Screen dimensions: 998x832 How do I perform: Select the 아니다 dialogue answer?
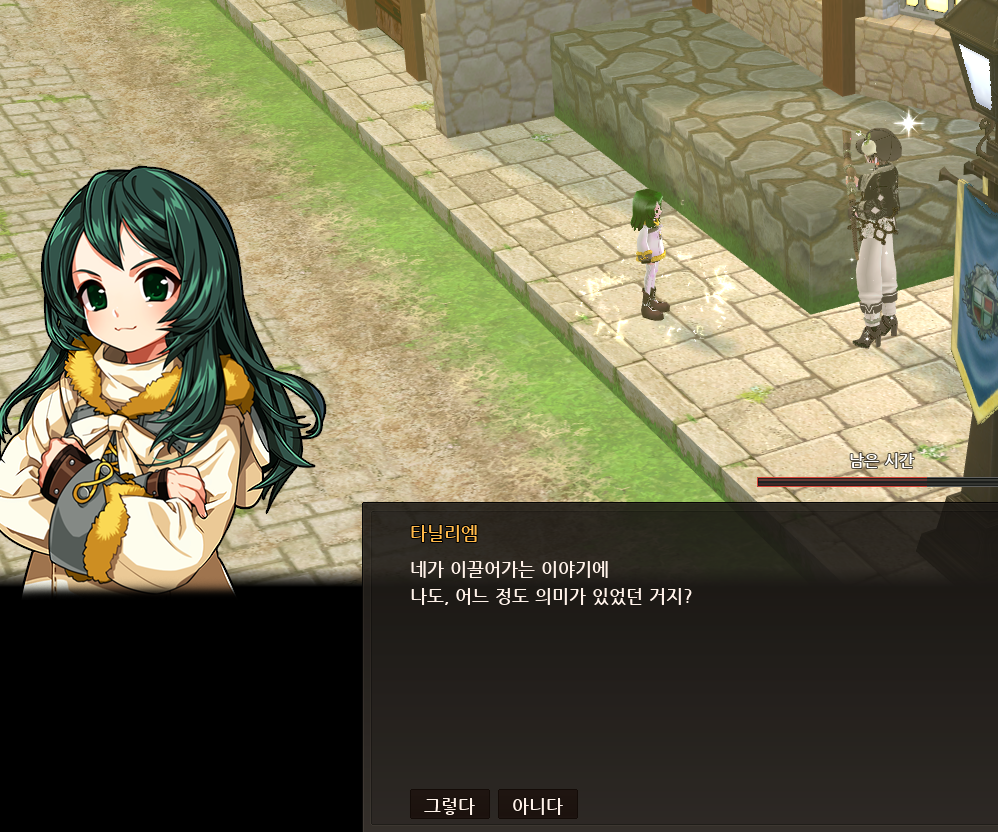click(x=537, y=805)
